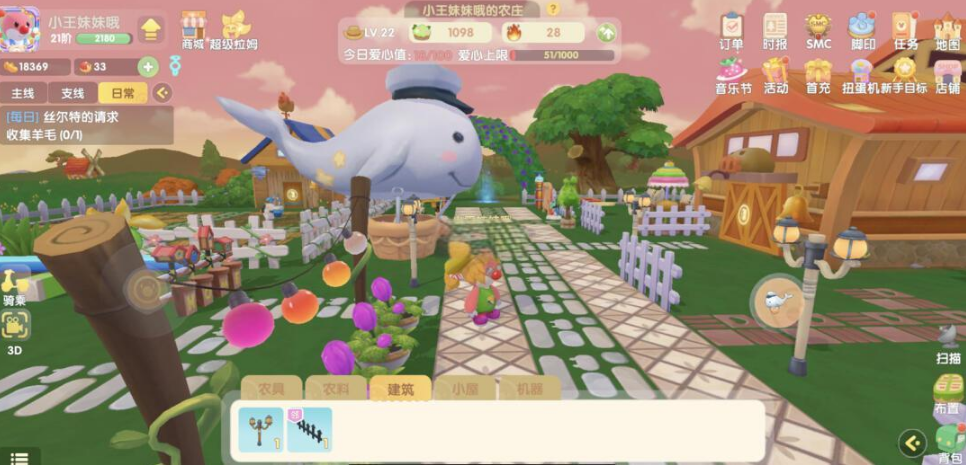Open the 任务 tasks menu
This screenshot has width=966, height=465.
tap(905, 31)
